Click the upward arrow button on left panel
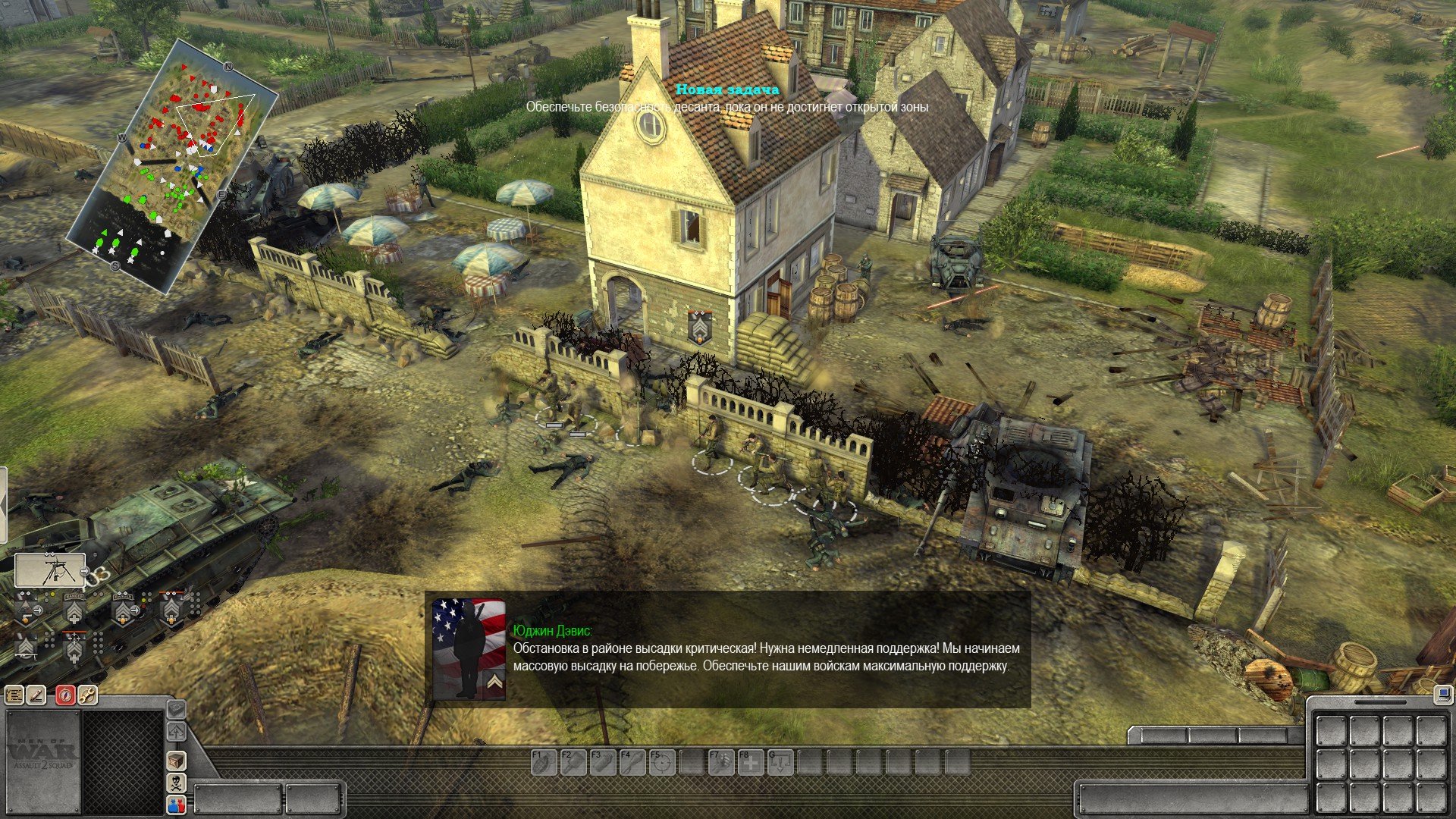Image resolution: width=1456 pixels, height=819 pixels. 176,732
